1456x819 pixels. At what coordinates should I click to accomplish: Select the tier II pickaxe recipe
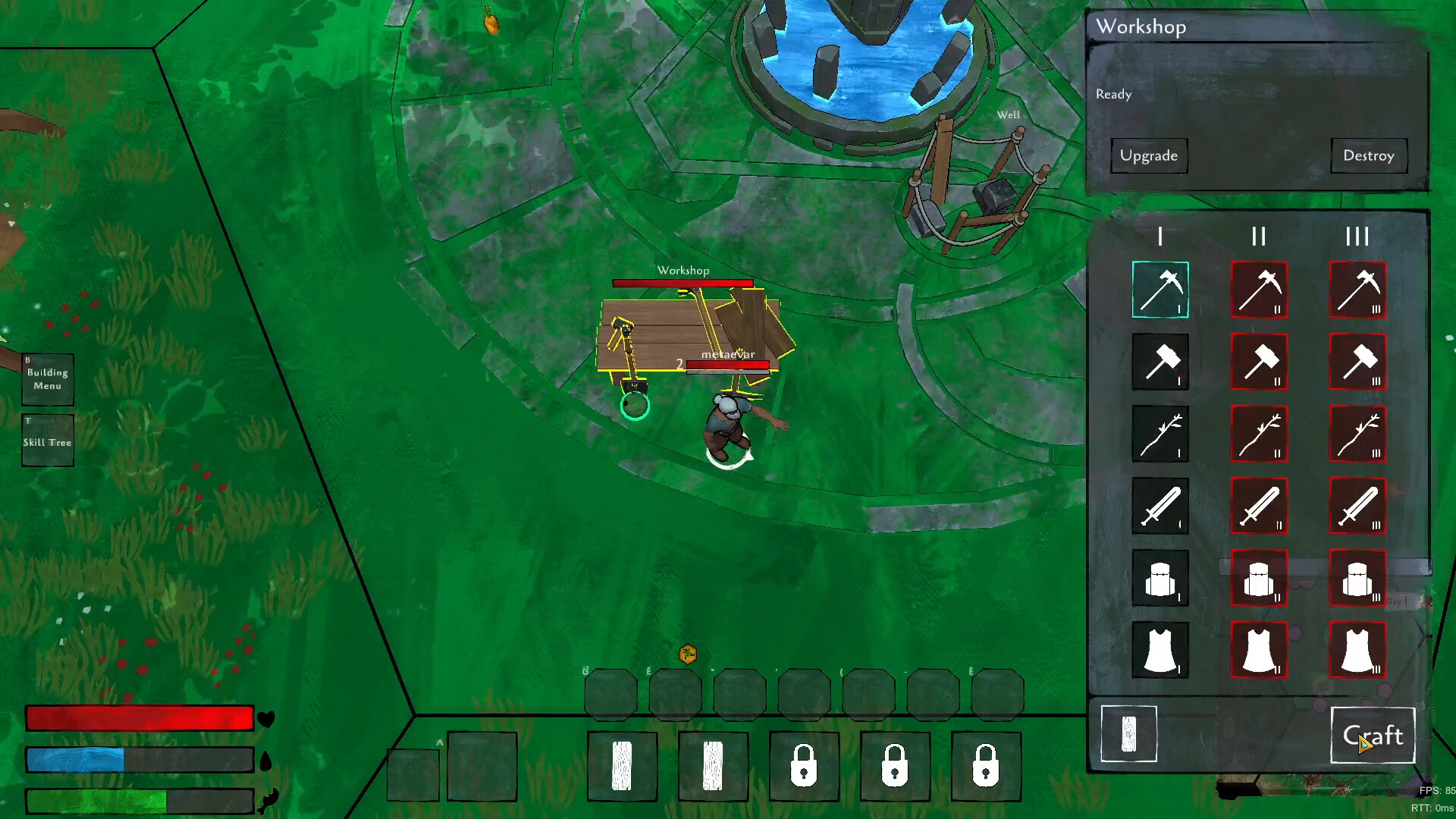coord(1259,290)
